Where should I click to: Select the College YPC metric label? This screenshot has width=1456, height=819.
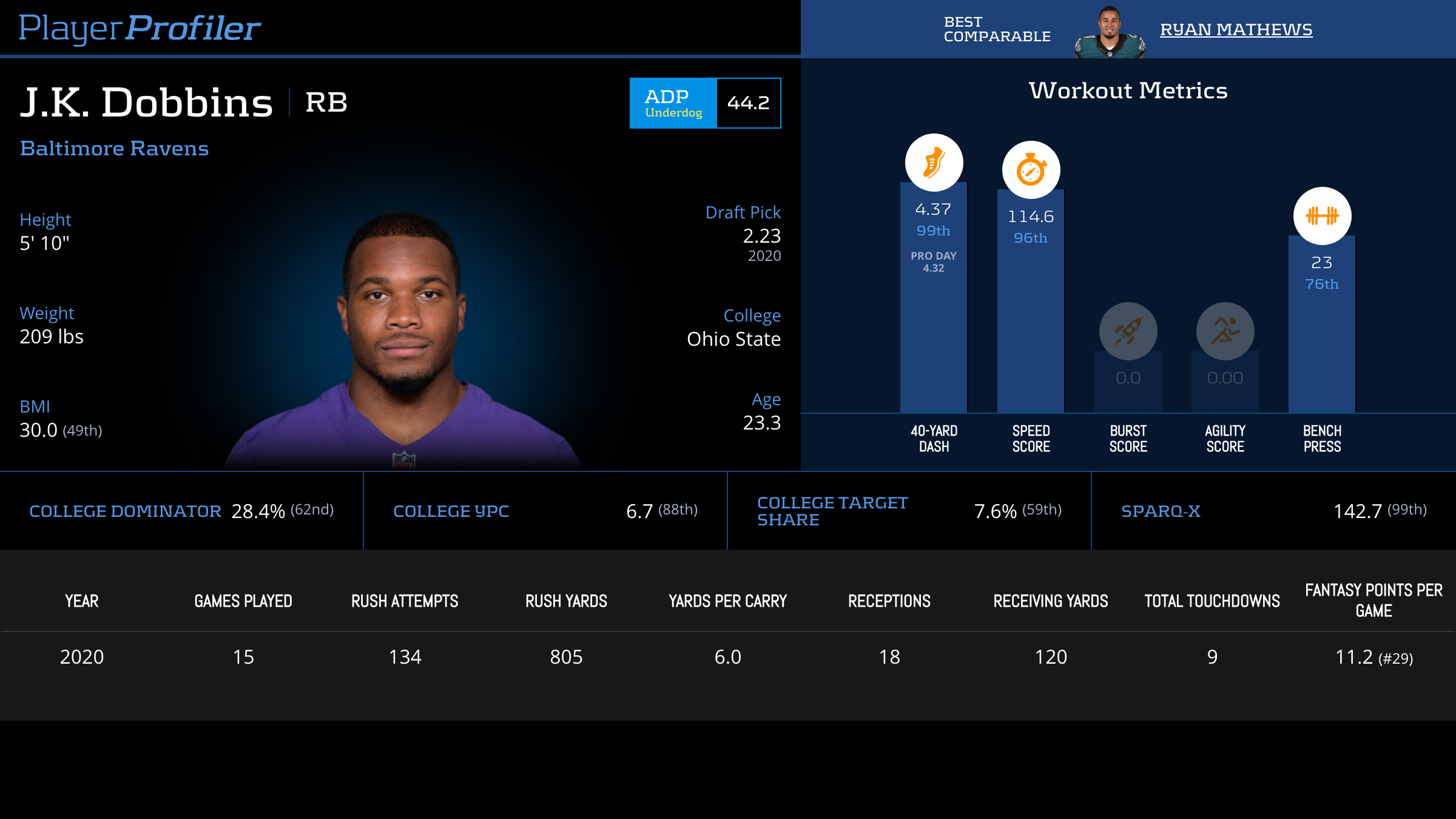[451, 511]
